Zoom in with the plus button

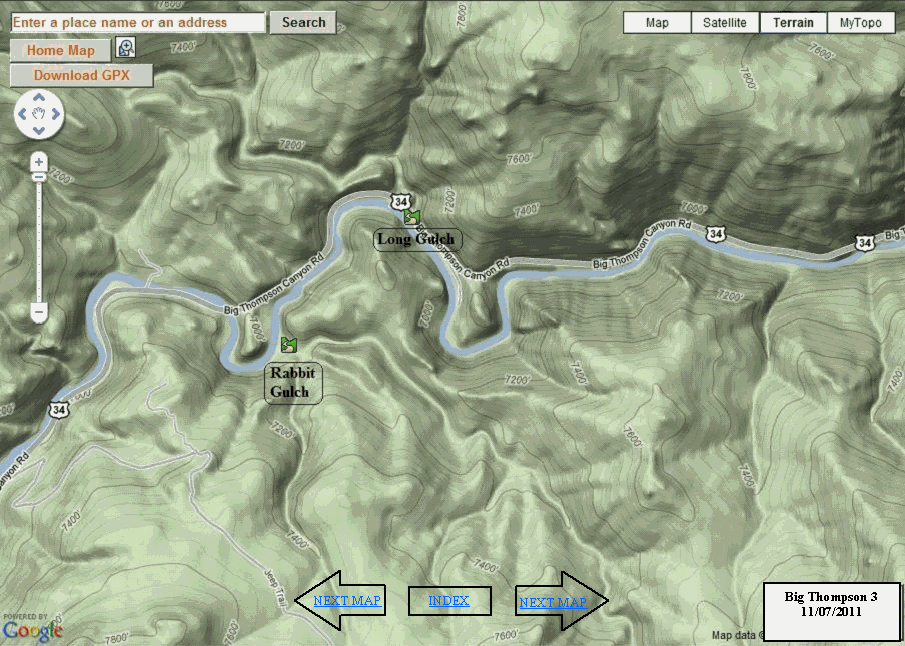coord(39,162)
